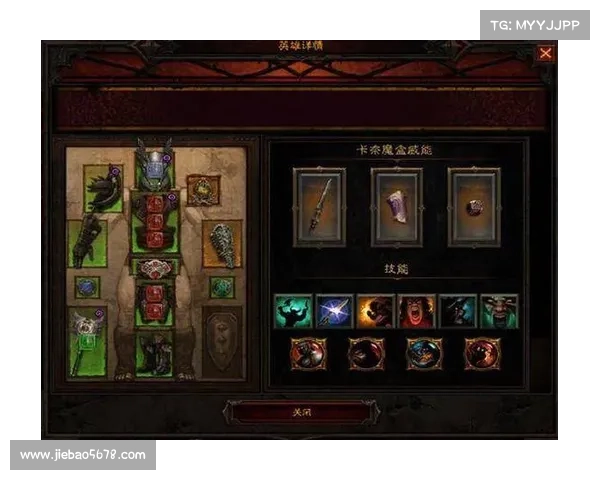
Task: Select the Kanai's Cube weapon power slot
Action: pyautogui.click(x=319, y=206)
